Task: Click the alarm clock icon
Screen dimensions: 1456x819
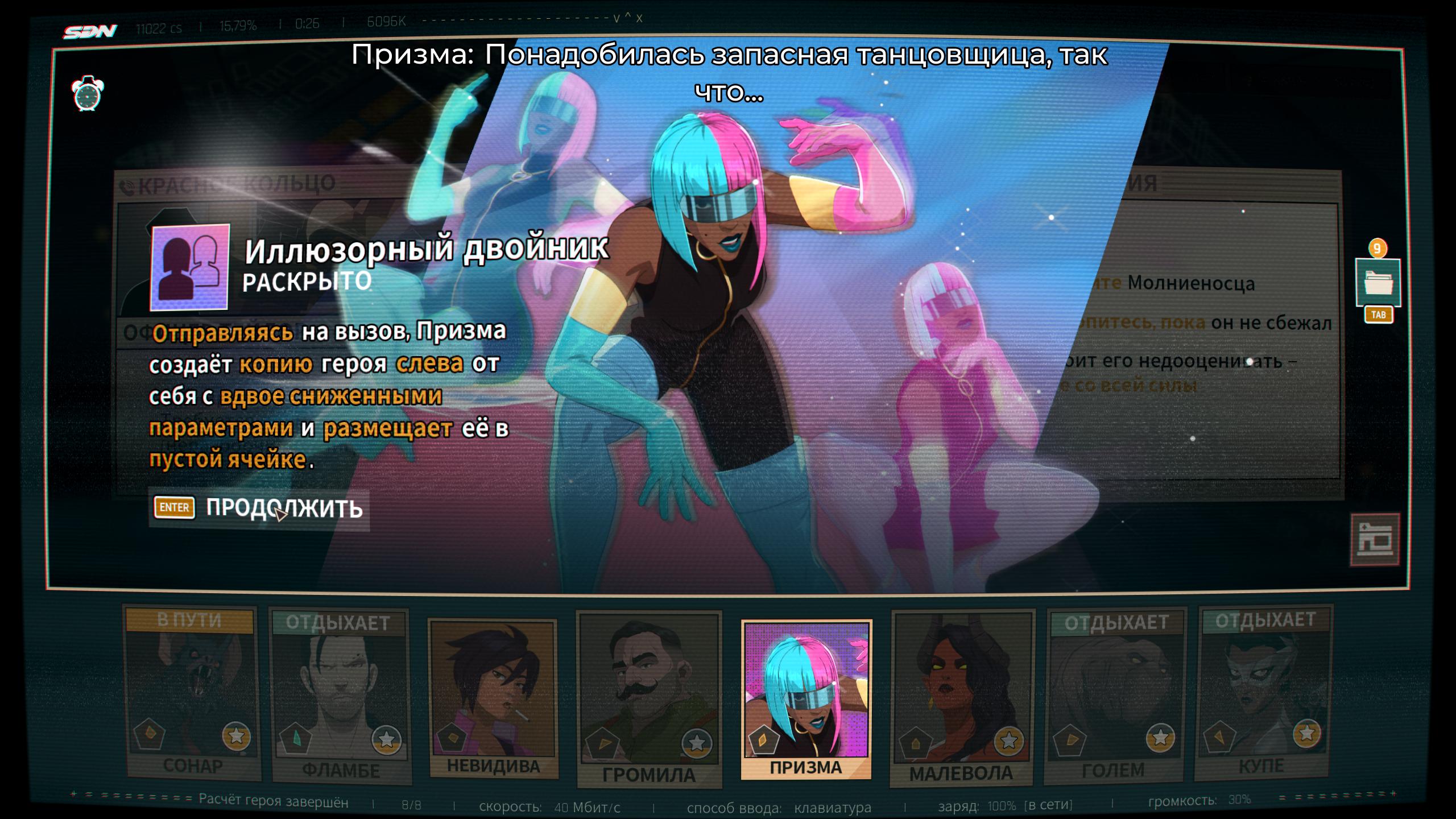Action: pyautogui.click(x=88, y=94)
